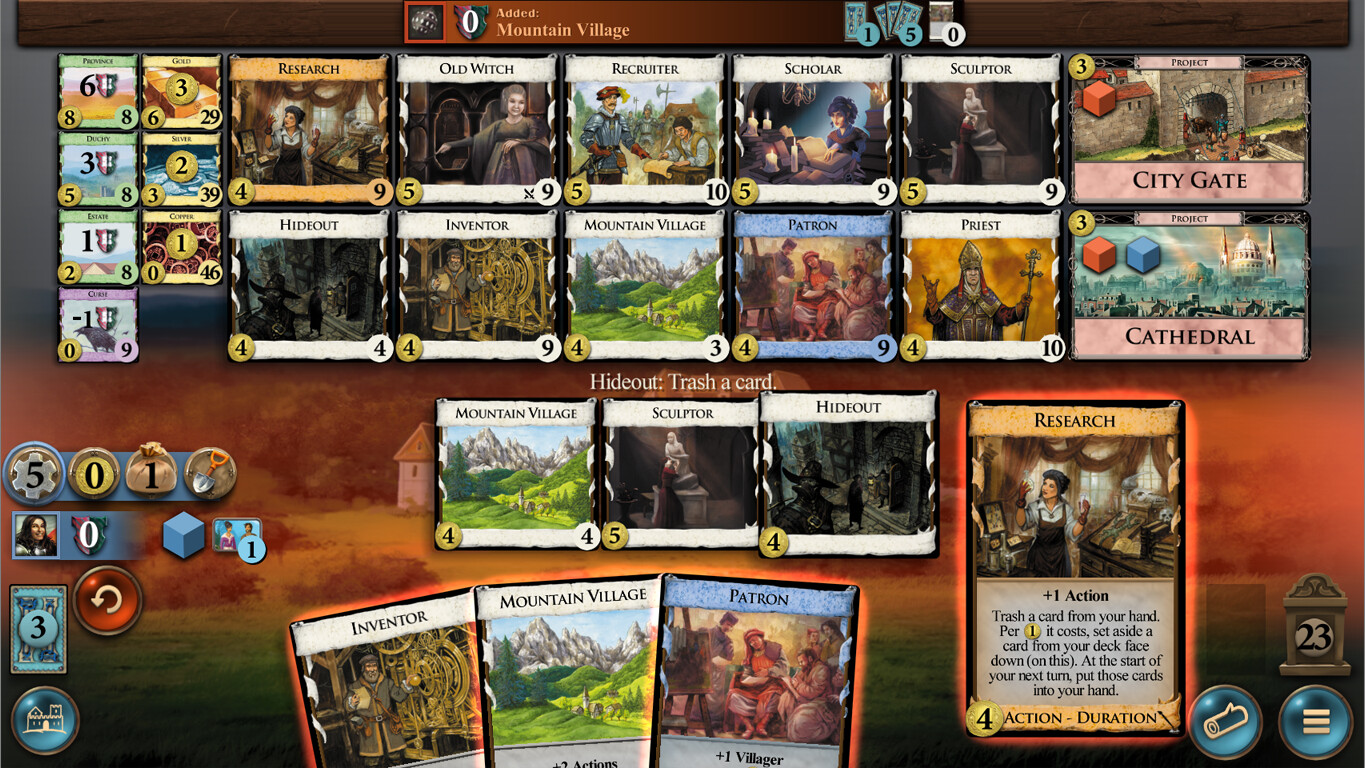1365x768 pixels.
Task: Open the game log with the scroll icon
Action: point(1224,719)
